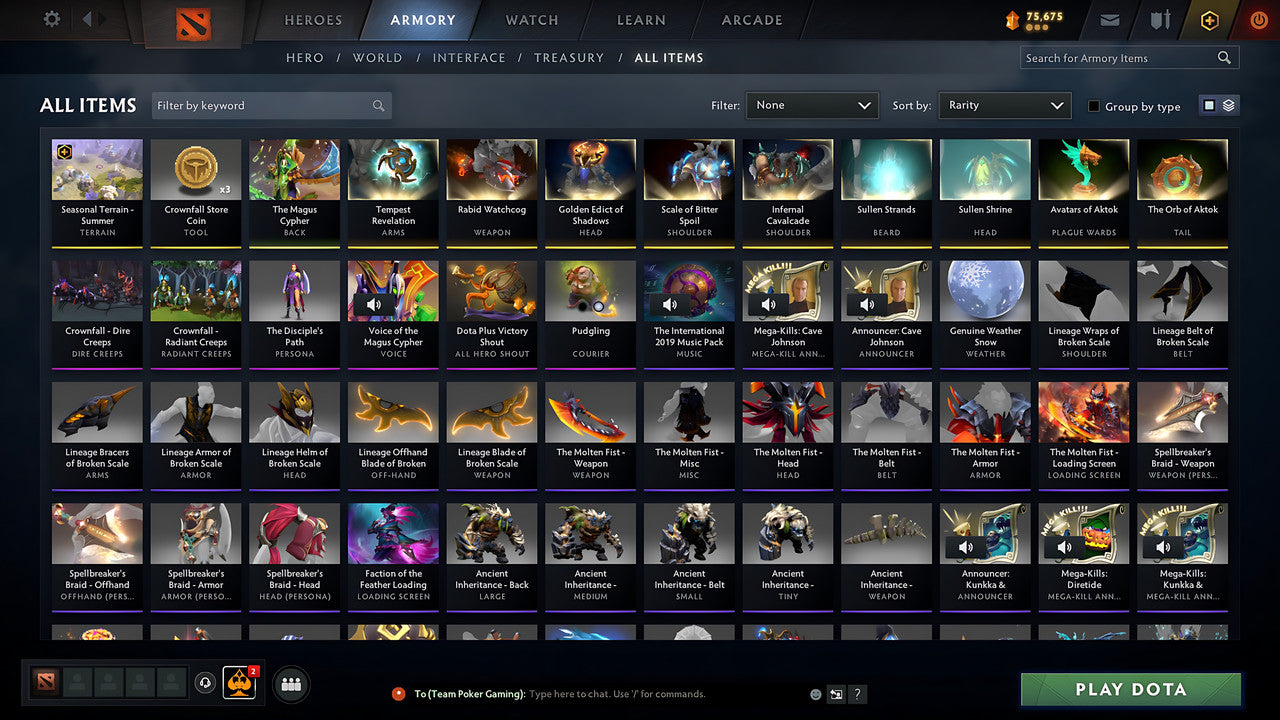Image resolution: width=1280 pixels, height=720 pixels.
Task: Switch to the Treasury tab
Action: point(569,58)
